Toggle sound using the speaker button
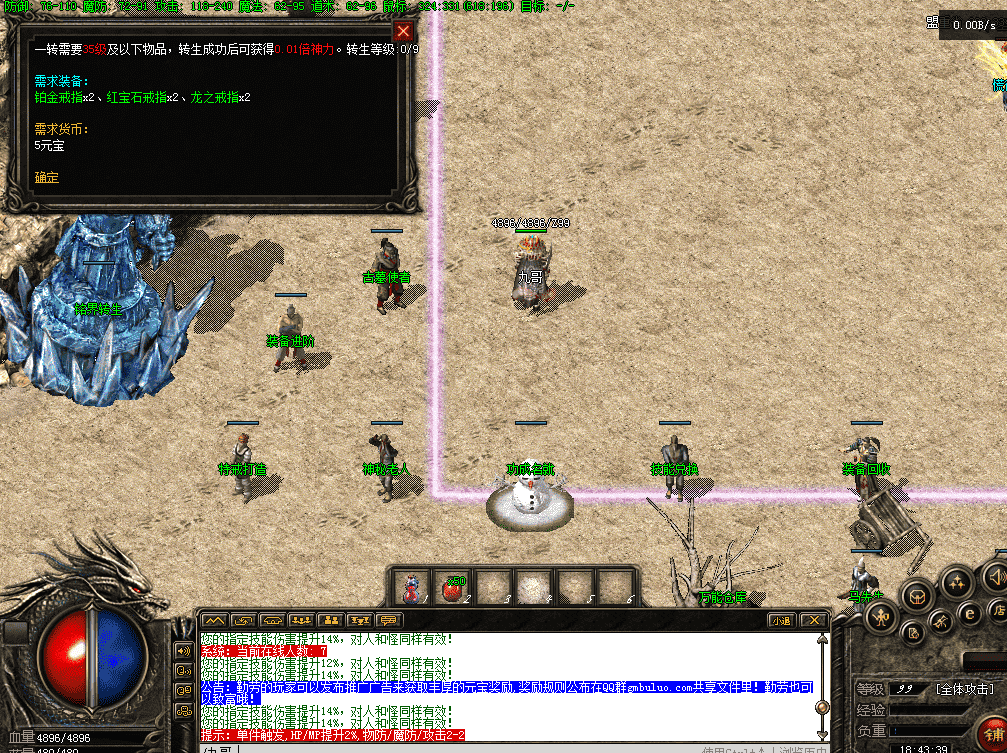 click(x=995, y=575)
